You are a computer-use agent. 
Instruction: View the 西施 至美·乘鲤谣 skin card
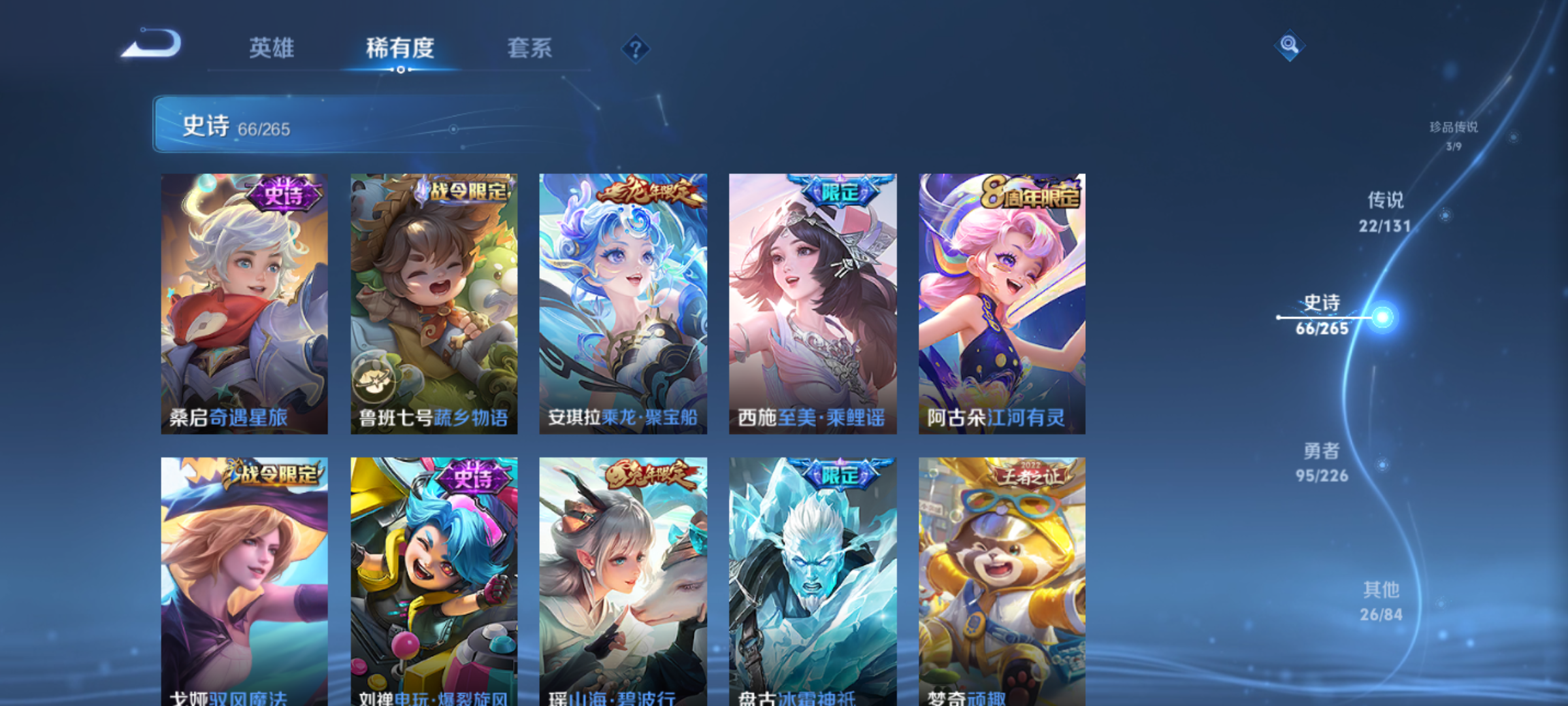(813, 303)
